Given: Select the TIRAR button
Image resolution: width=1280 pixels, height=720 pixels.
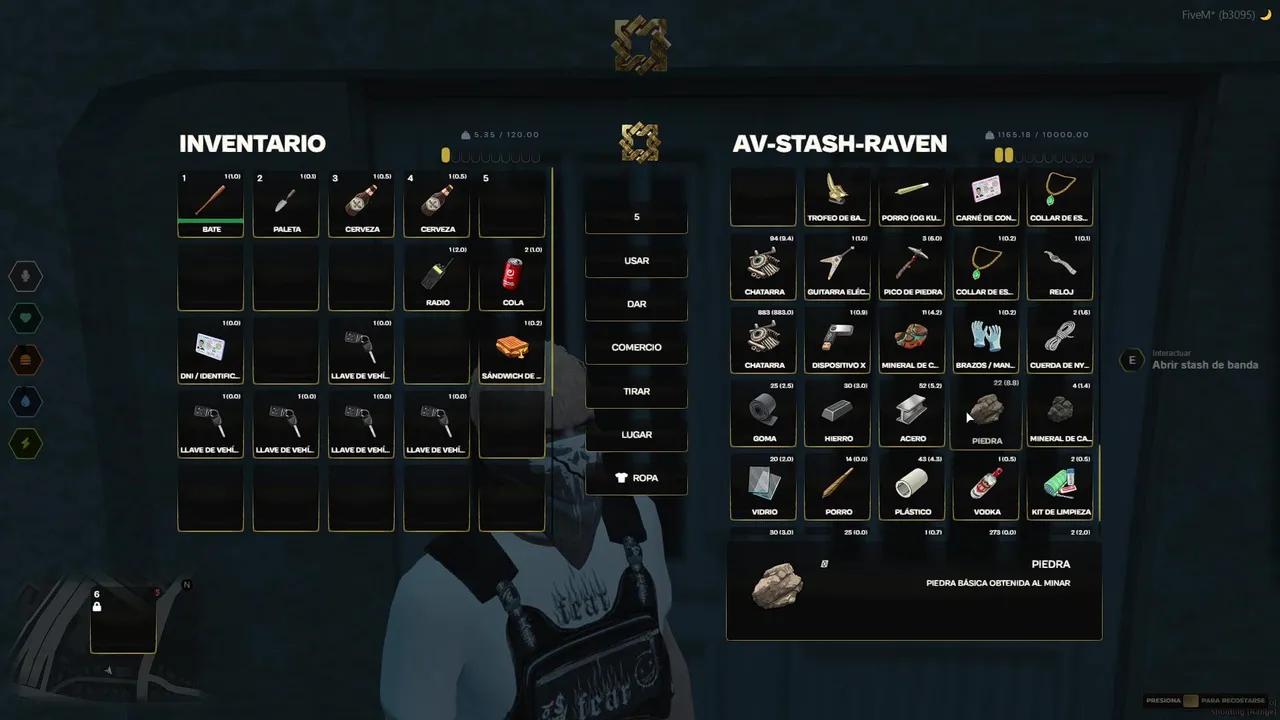Looking at the screenshot, I should tap(636, 391).
